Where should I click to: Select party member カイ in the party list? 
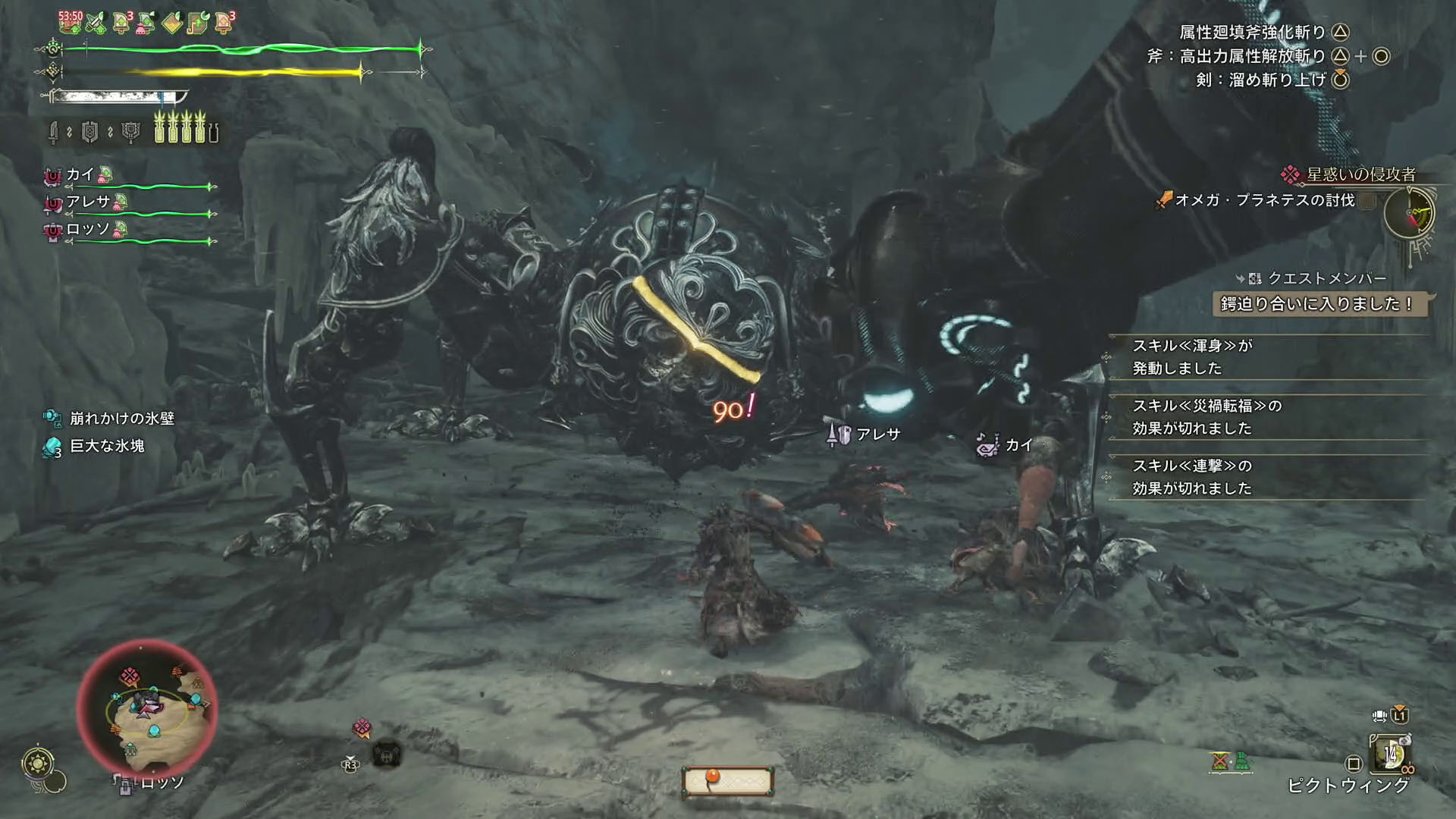79,175
